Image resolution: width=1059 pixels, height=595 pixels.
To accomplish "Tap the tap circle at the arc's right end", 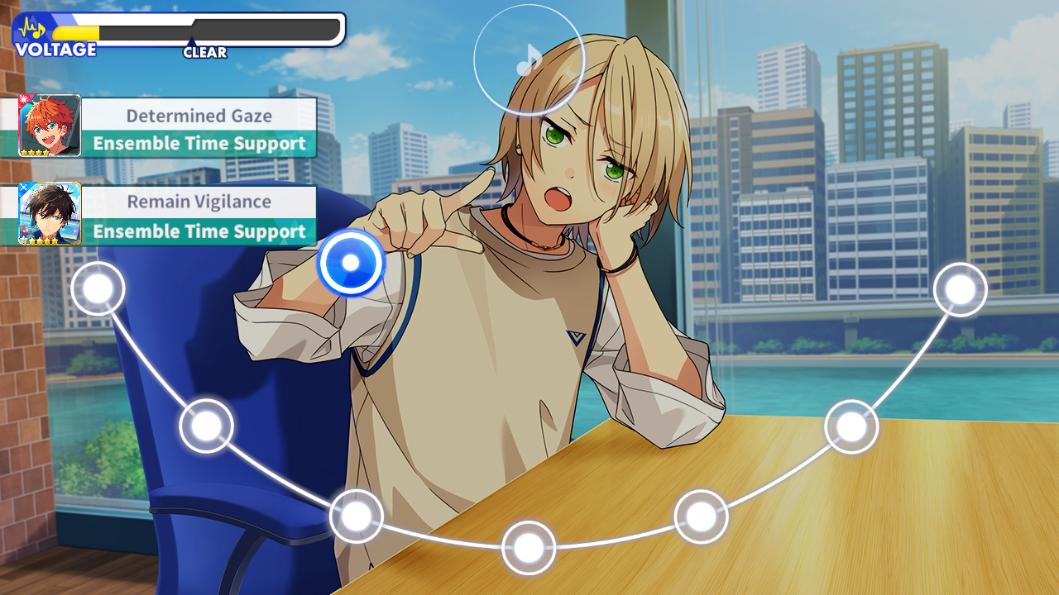I will (960, 289).
